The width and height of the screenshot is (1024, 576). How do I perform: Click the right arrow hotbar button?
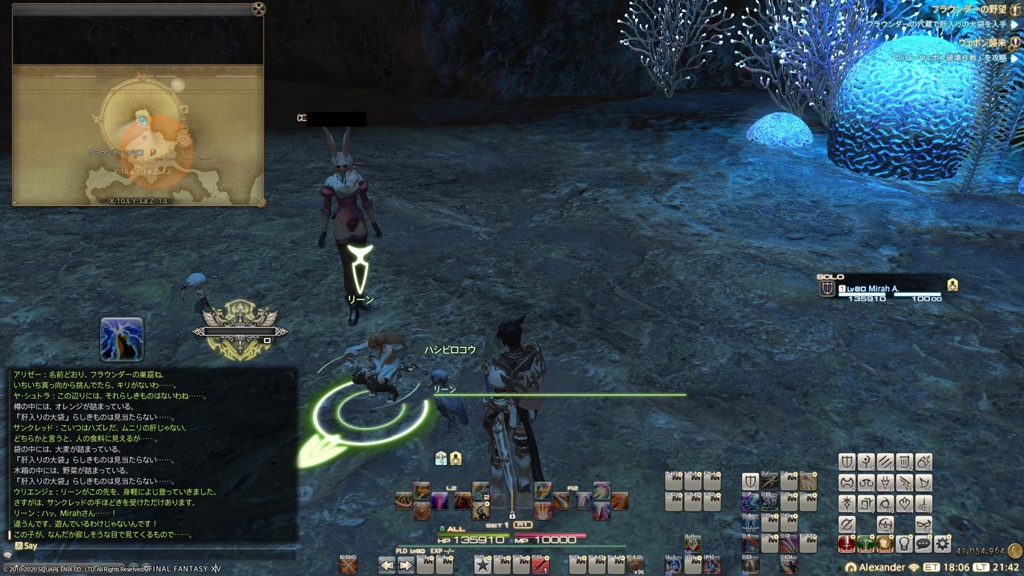coord(405,566)
